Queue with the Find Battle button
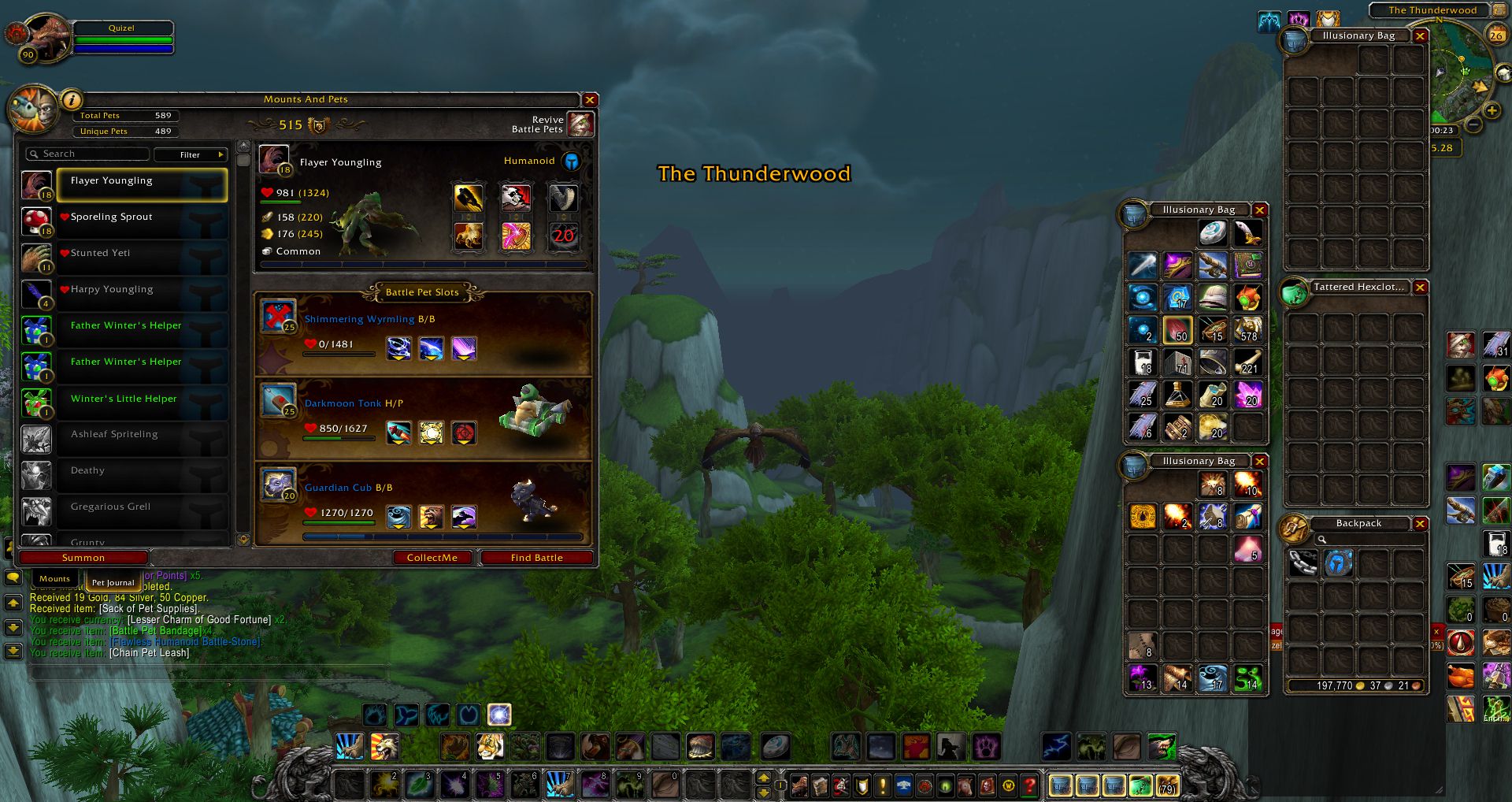 click(536, 558)
